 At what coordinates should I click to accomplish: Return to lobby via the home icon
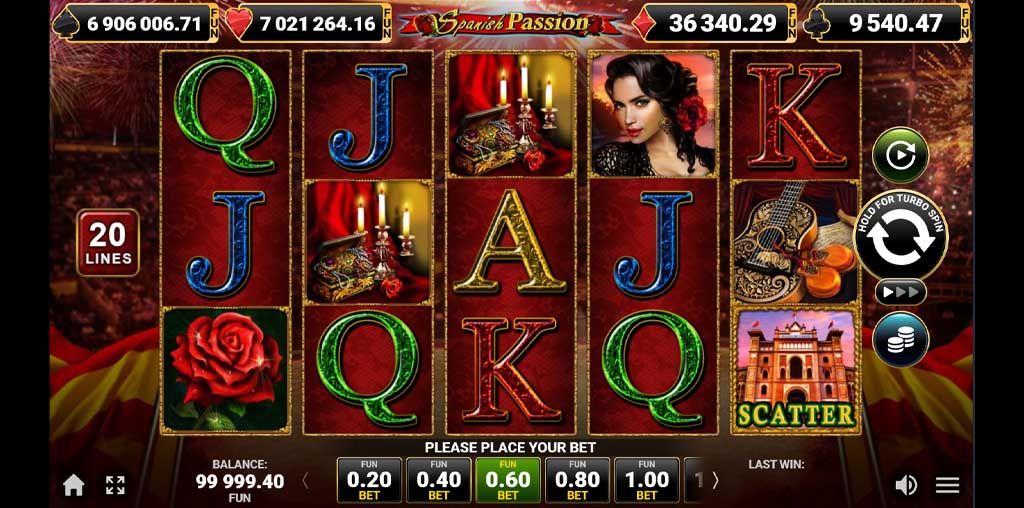[73, 485]
